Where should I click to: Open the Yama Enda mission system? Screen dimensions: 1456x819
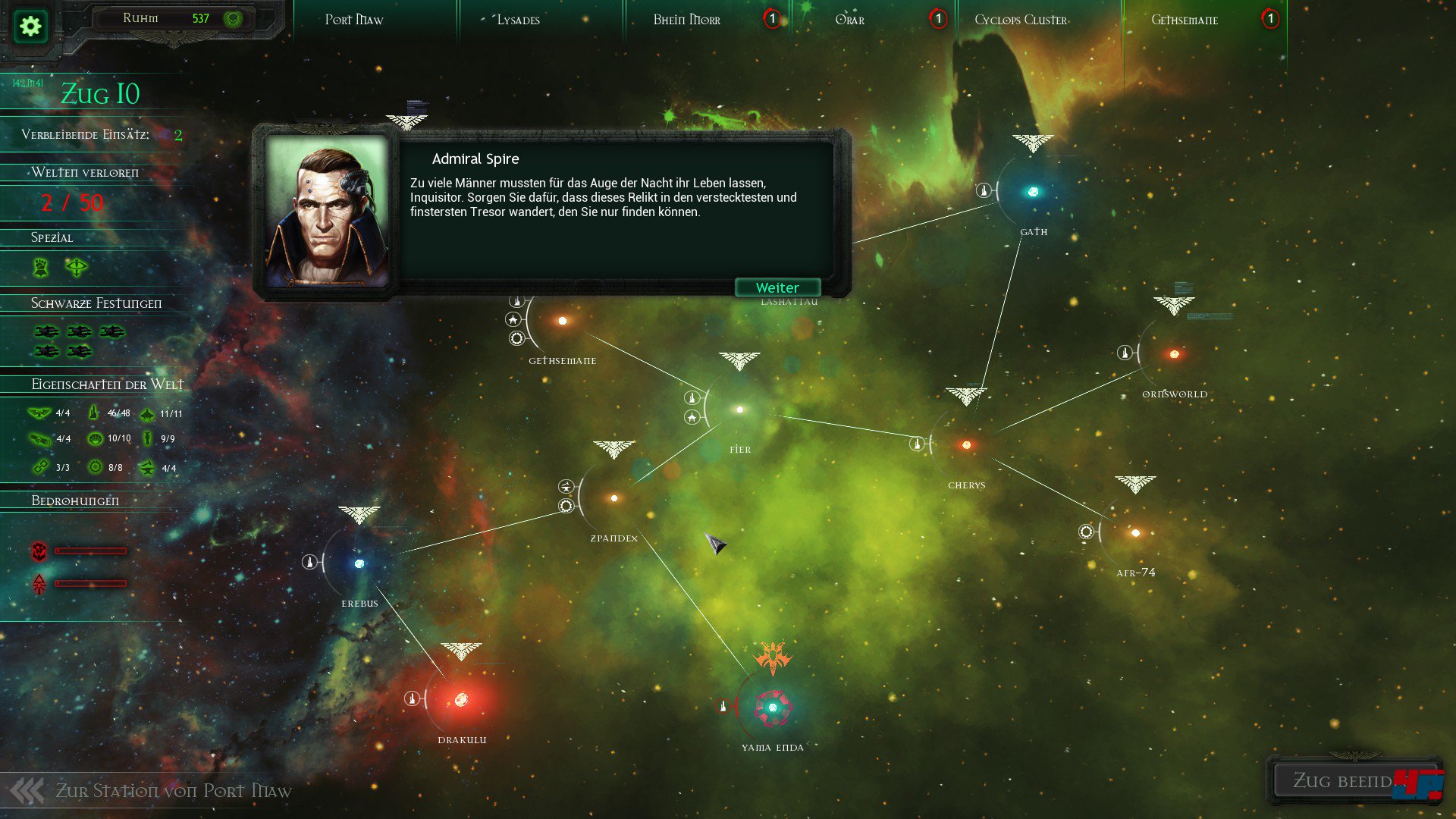(772, 708)
